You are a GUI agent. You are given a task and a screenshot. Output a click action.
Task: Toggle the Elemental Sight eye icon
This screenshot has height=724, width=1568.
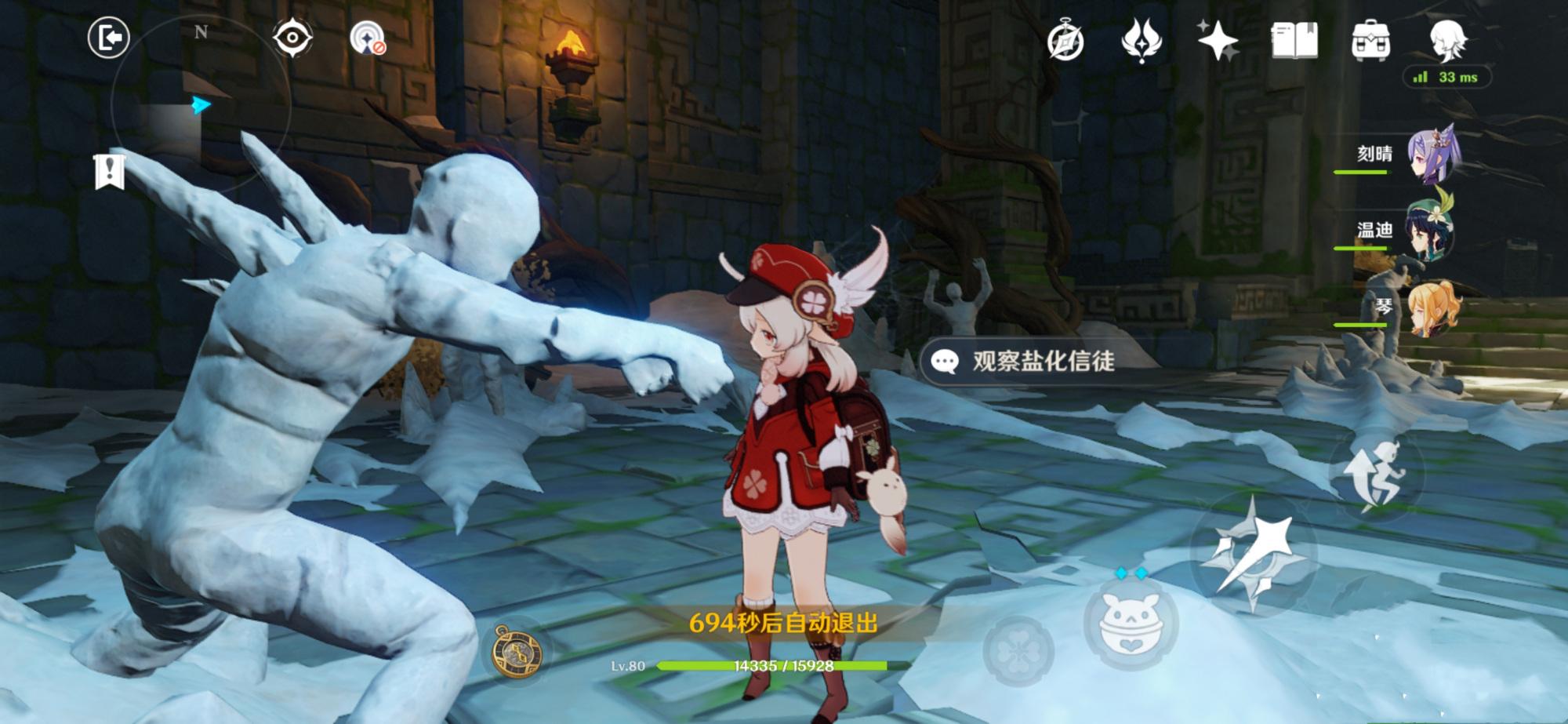click(292, 38)
